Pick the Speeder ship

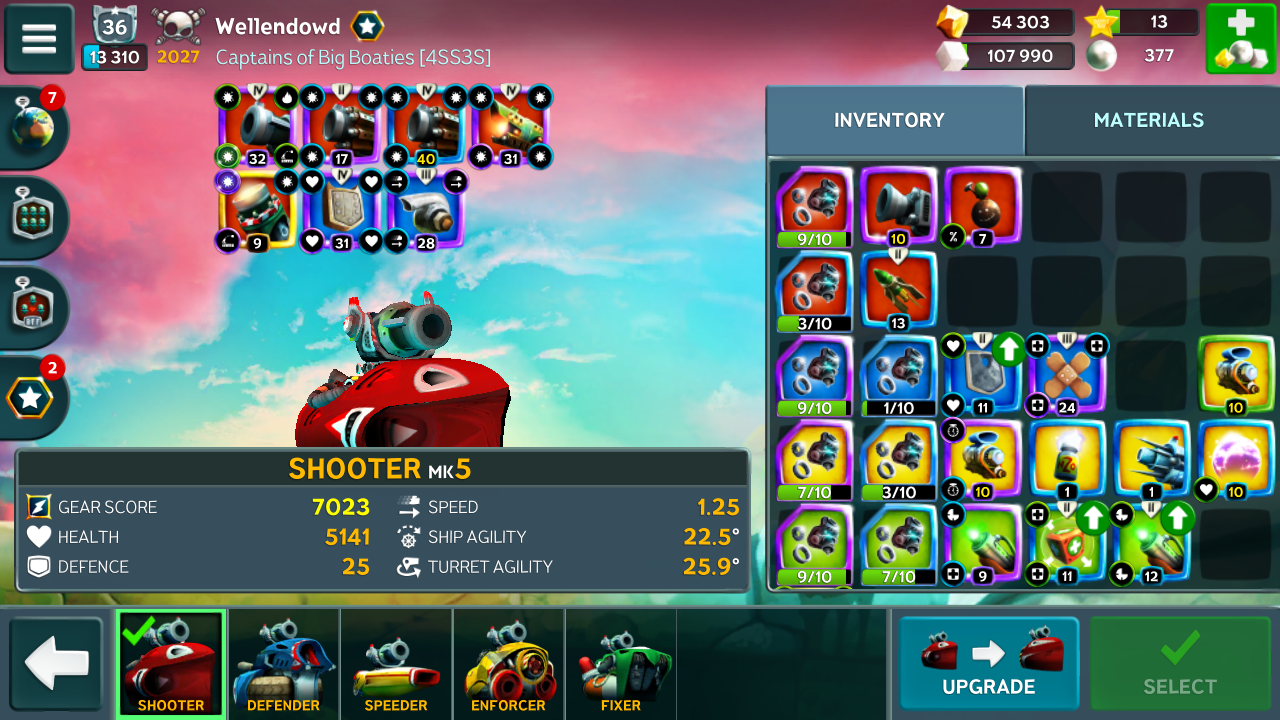(x=396, y=665)
